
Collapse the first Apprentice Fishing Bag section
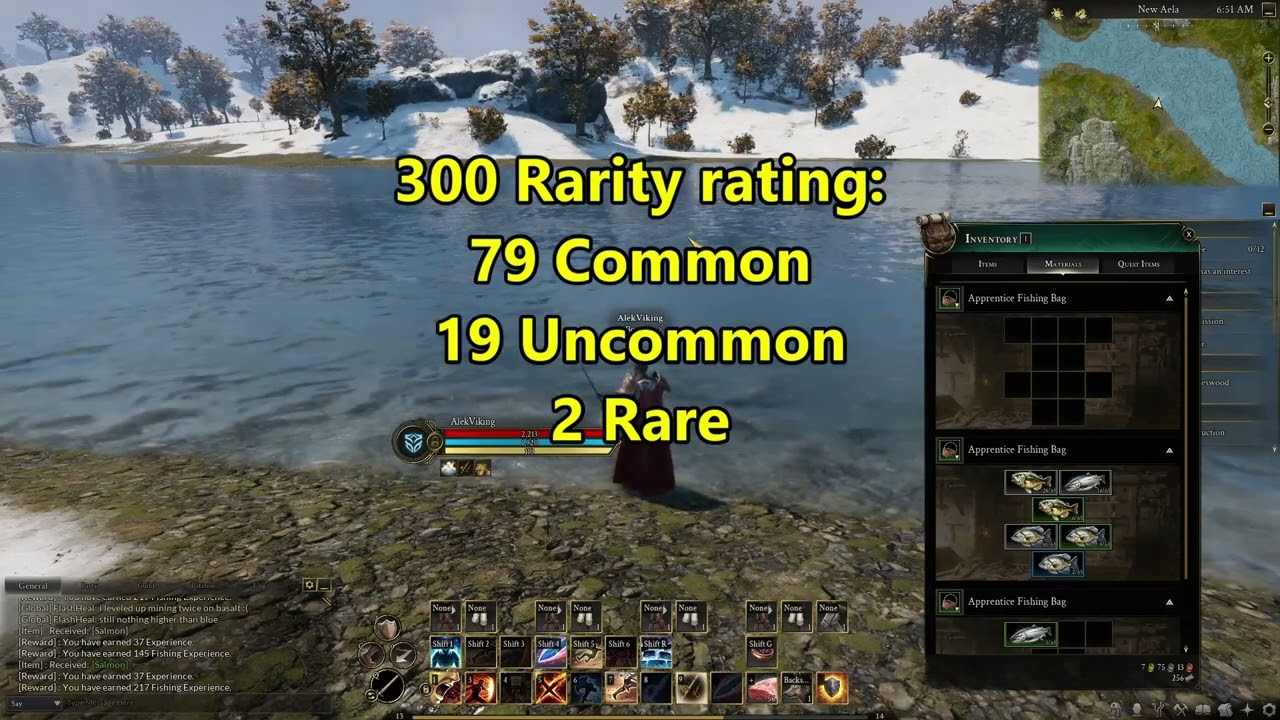click(1168, 297)
